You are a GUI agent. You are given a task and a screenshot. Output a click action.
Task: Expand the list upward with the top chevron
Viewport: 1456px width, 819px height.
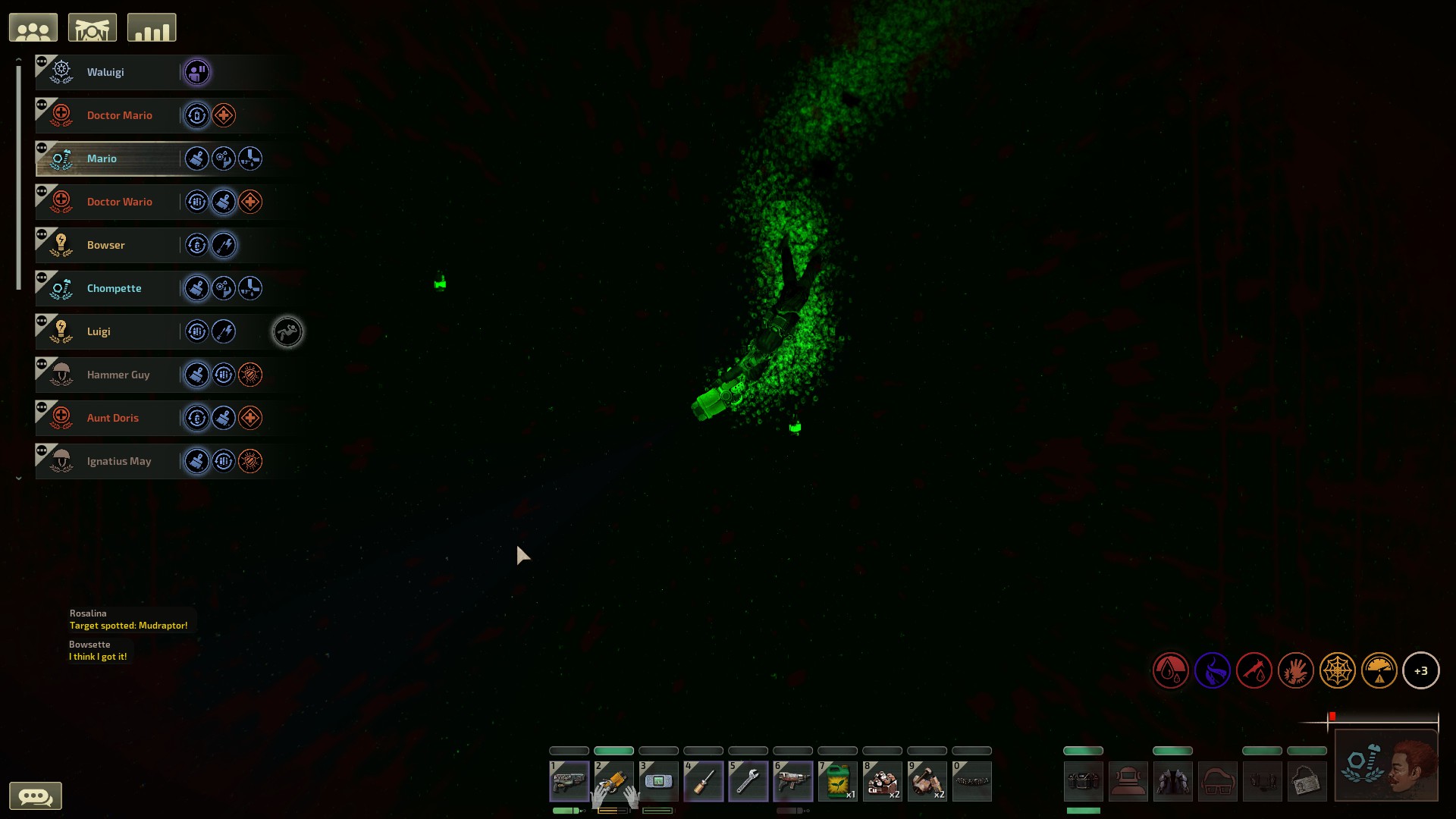tap(18, 58)
